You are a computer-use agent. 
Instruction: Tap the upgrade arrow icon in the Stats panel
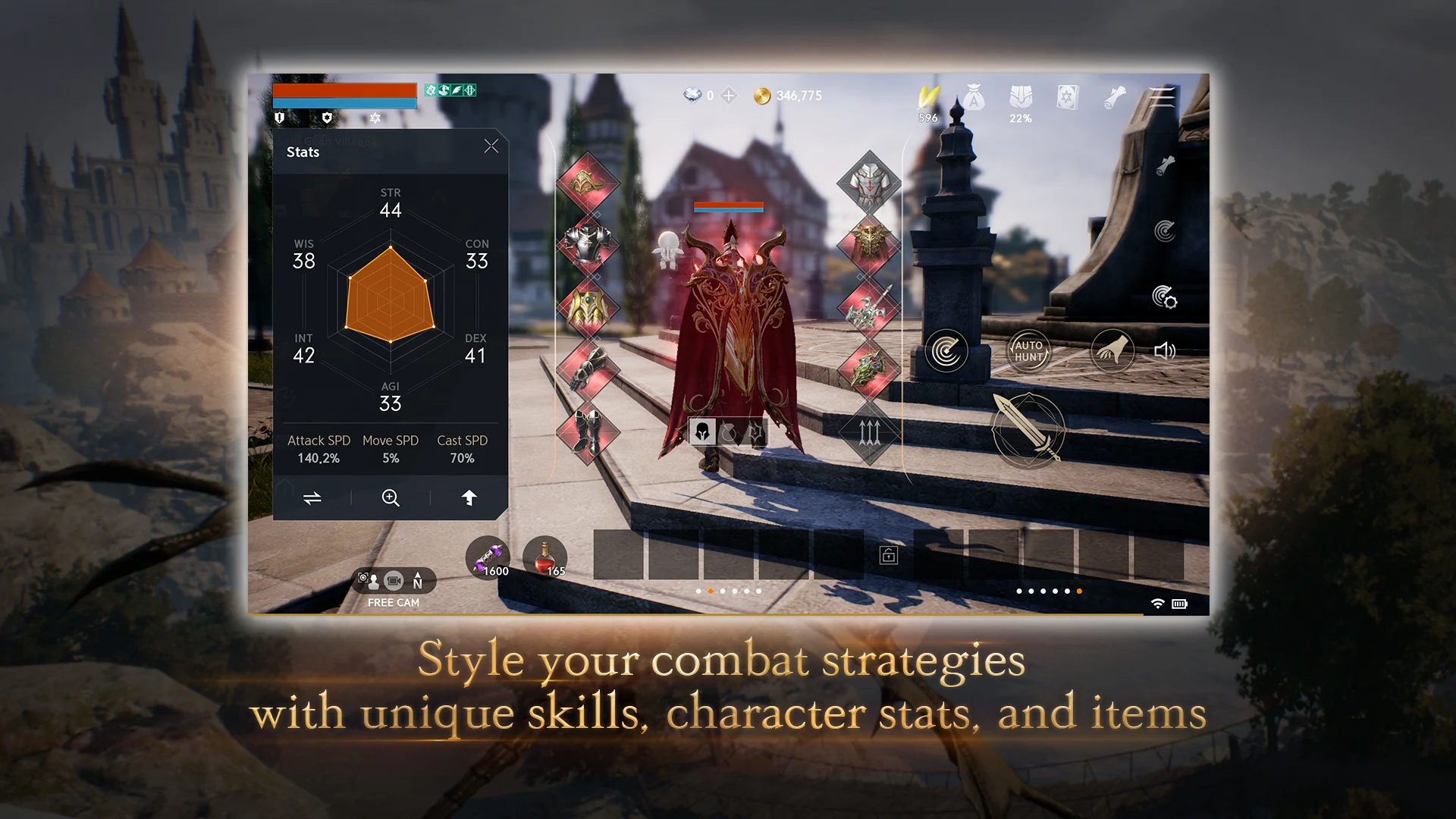point(470,498)
